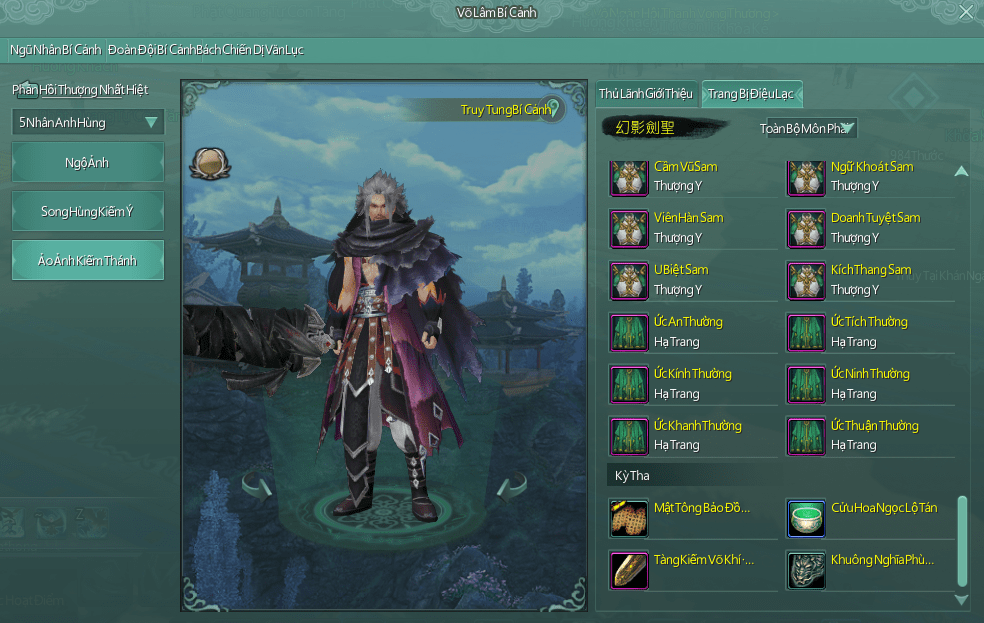Click the Tàng Kiếm Võ Khí item
Image resolution: width=984 pixels, height=623 pixels.
pyautogui.click(x=629, y=570)
